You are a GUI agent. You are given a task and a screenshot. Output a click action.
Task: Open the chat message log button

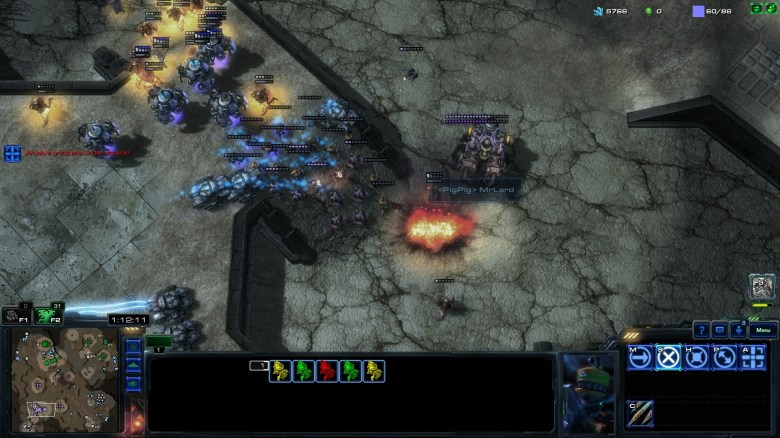(x=720, y=330)
